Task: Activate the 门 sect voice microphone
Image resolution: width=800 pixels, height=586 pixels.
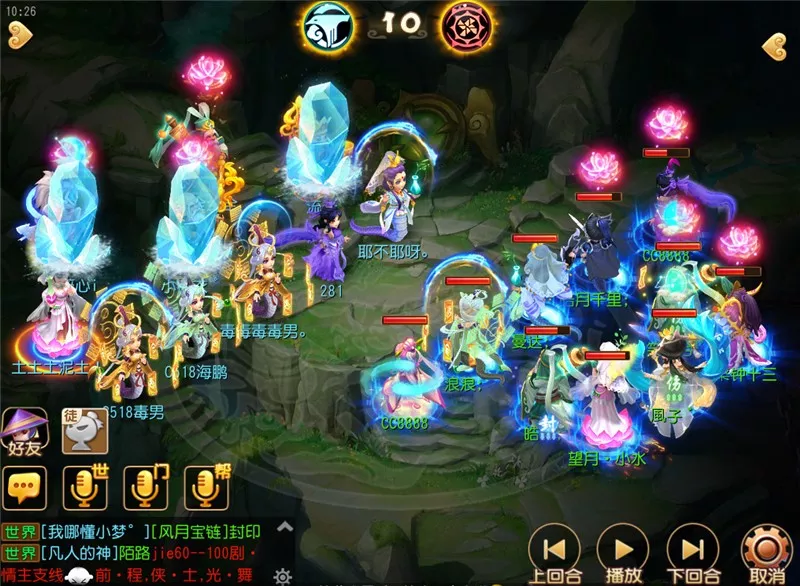Action: [145, 487]
